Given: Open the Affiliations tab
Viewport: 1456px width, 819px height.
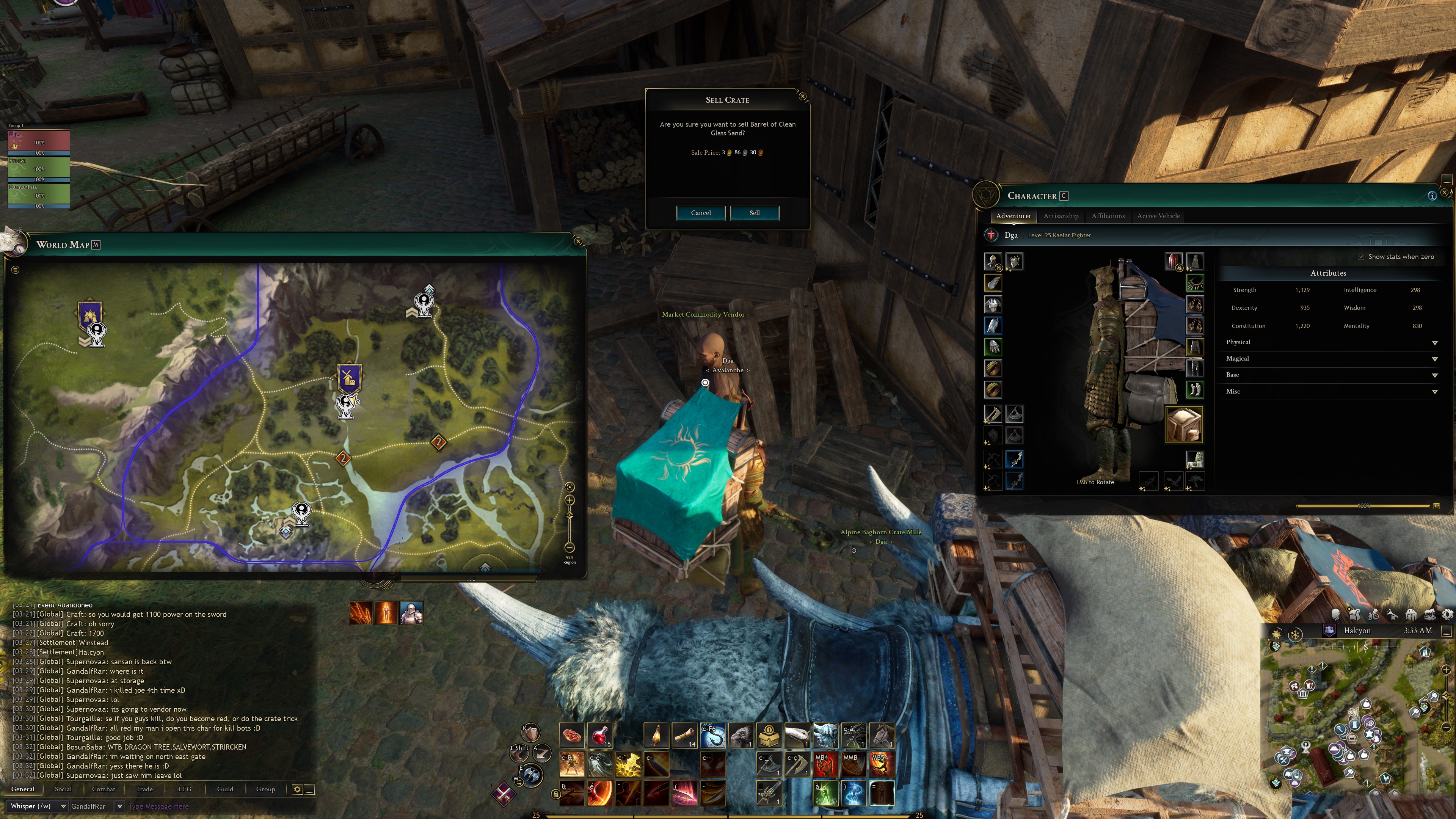Looking at the screenshot, I should tap(1108, 216).
